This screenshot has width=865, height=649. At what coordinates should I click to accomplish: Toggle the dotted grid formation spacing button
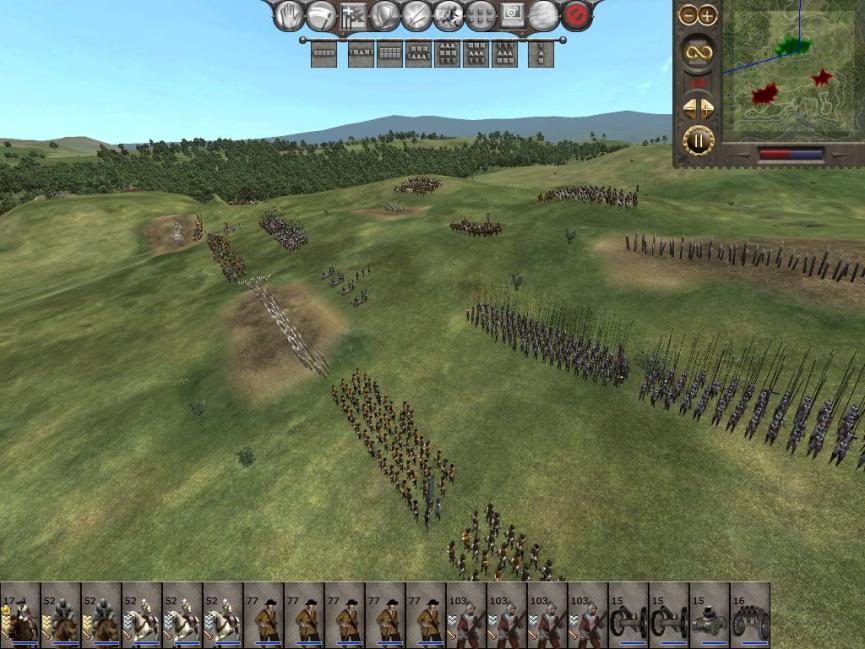tap(480, 15)
